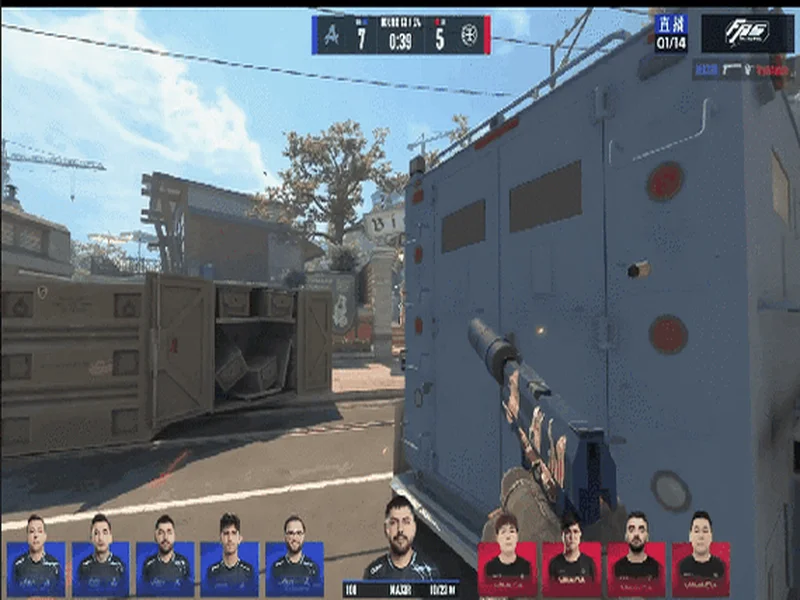Open the FPS tournament logo badge
800x600 pixels.
coord(747,33)
